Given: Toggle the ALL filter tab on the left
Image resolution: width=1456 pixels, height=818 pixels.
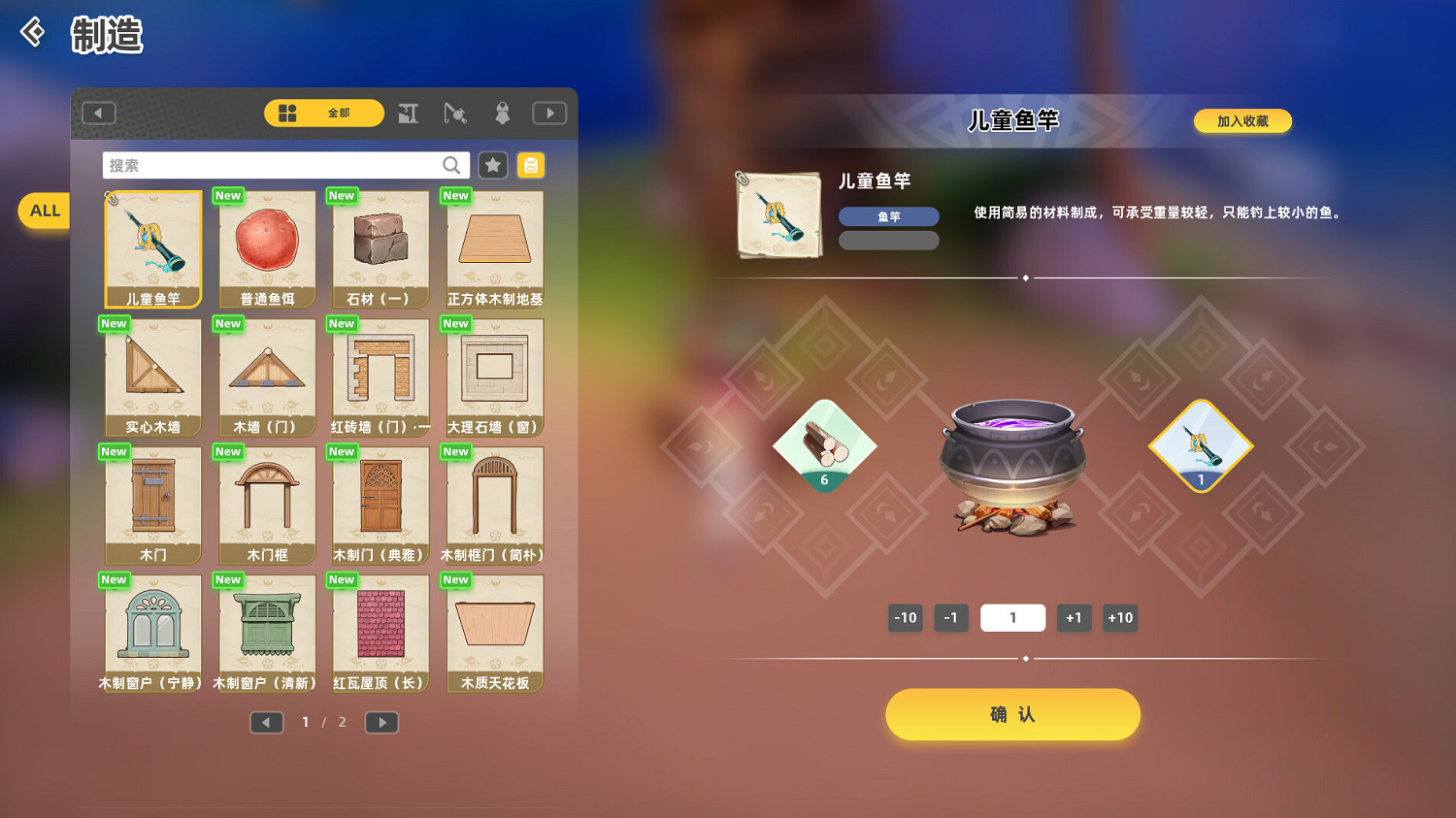Looking at the screenshot, I should 43,210.
